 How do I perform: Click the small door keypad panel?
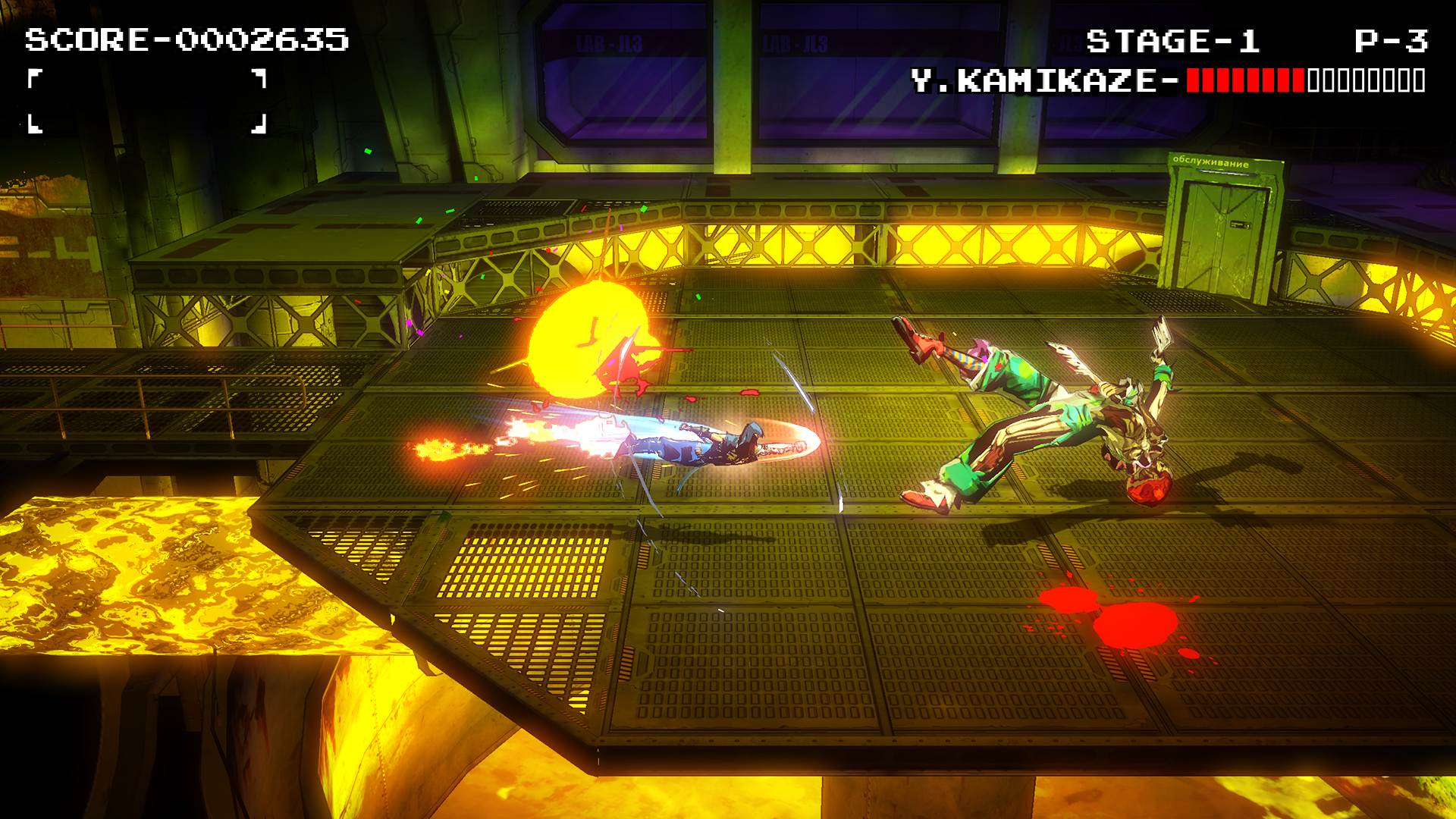(x=1241, y=224)
